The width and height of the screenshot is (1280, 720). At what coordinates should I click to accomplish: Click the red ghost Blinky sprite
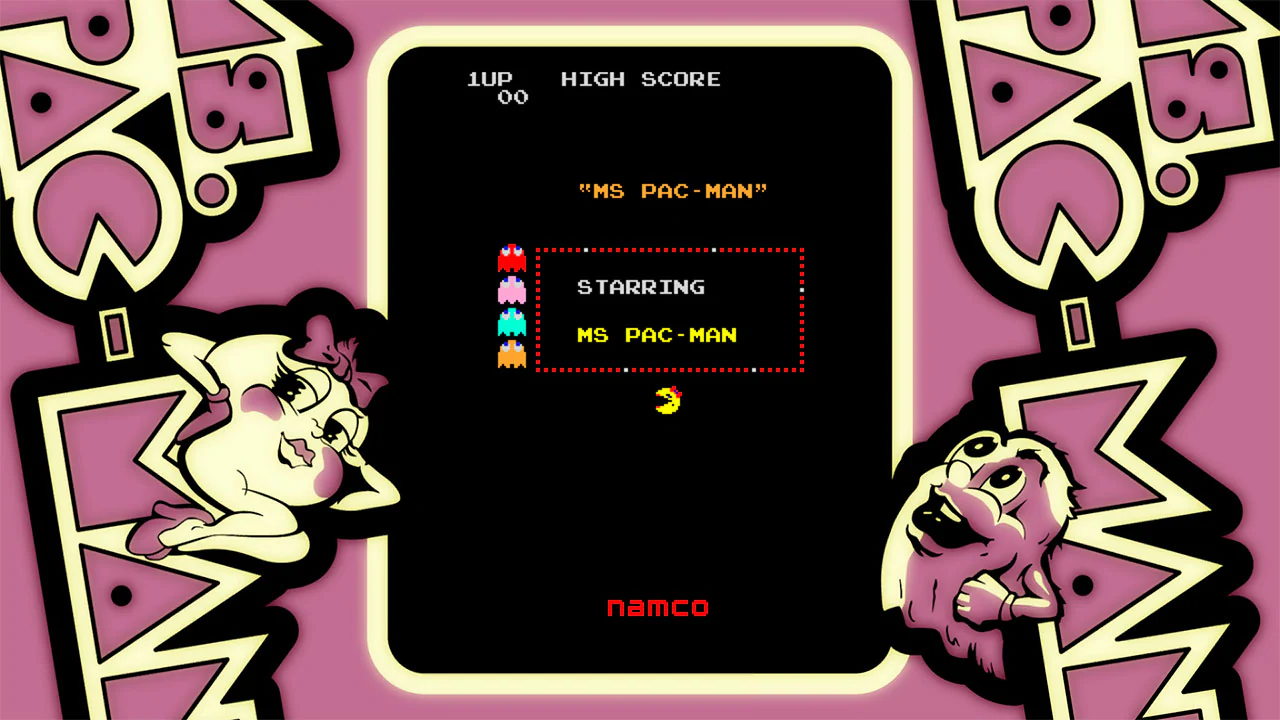tap(511, 258)
